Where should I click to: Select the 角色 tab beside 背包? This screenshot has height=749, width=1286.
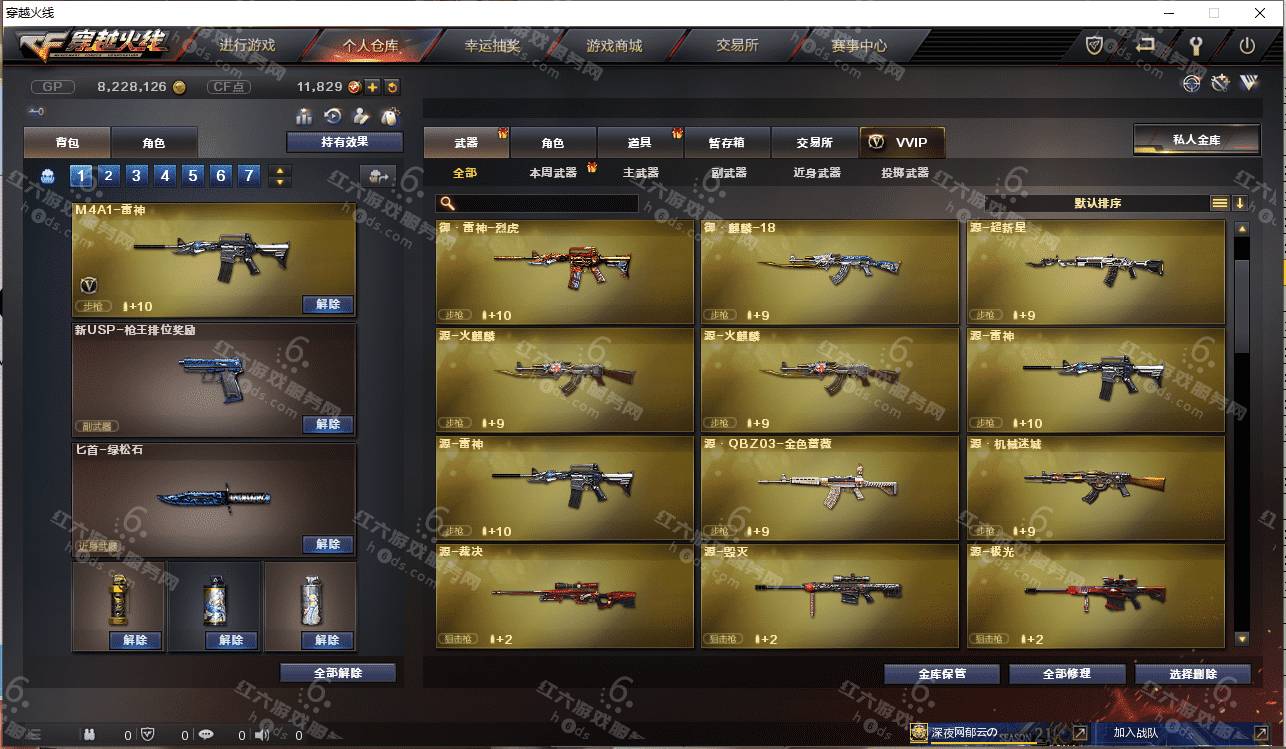(x=153, y=143)
